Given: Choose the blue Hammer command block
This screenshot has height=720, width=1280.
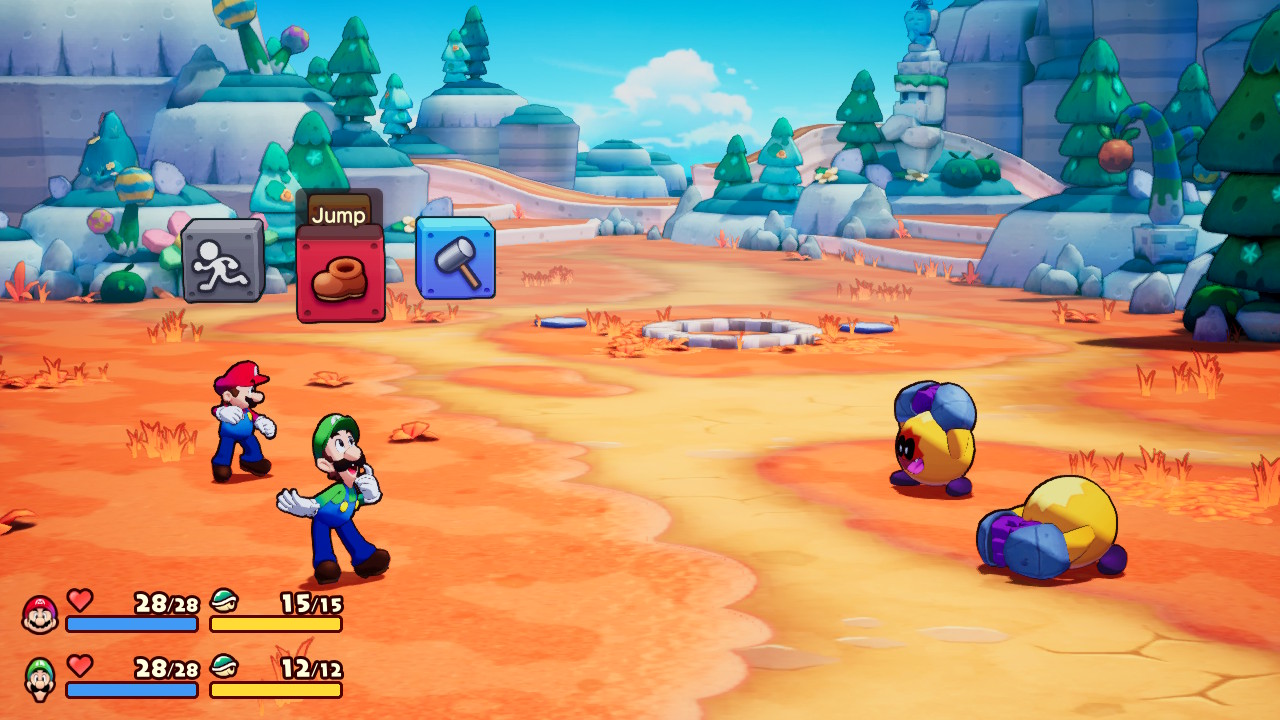Looking at the screenshot, I should (x=455, y=258).
